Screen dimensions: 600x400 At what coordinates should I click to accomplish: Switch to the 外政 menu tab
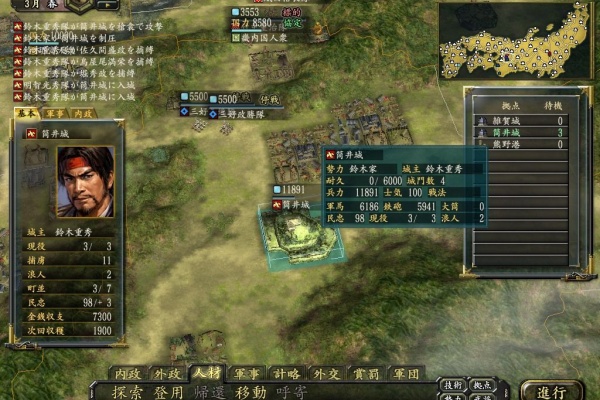[x=167, y=373]
